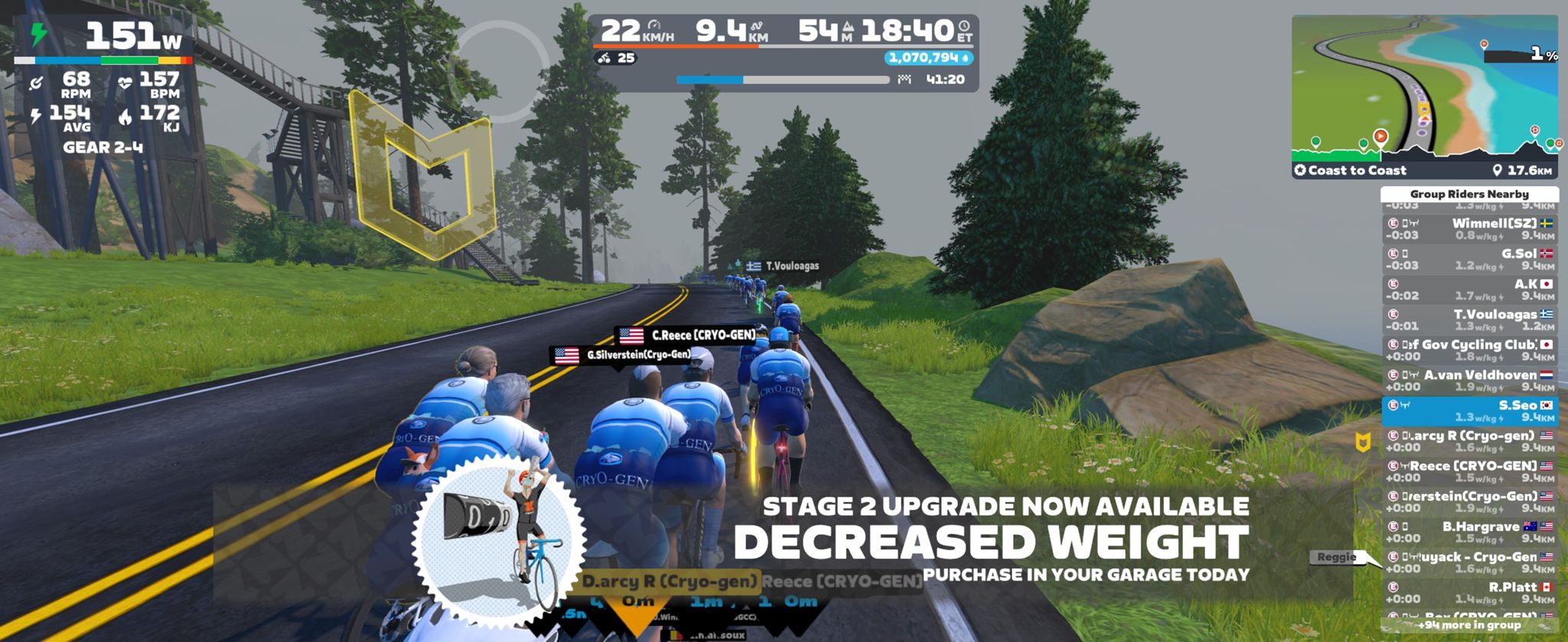Click the Gov Cycling Club rider row
Screen dimensions: 1568x642
pyautogui.click(x=1469, y=350)
